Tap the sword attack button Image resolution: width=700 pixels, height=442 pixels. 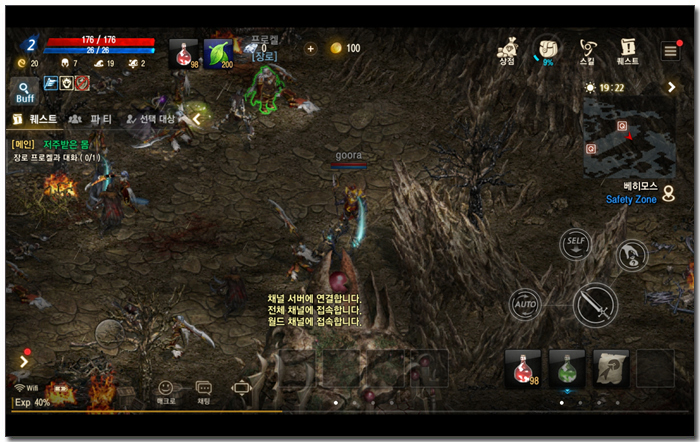click(x=594, y=303)
